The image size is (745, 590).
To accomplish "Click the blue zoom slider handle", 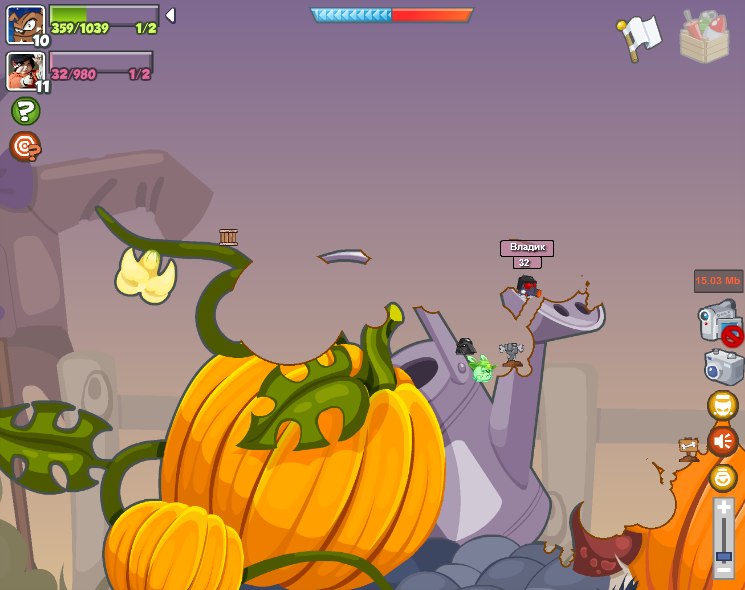I will tap(724, 555).
